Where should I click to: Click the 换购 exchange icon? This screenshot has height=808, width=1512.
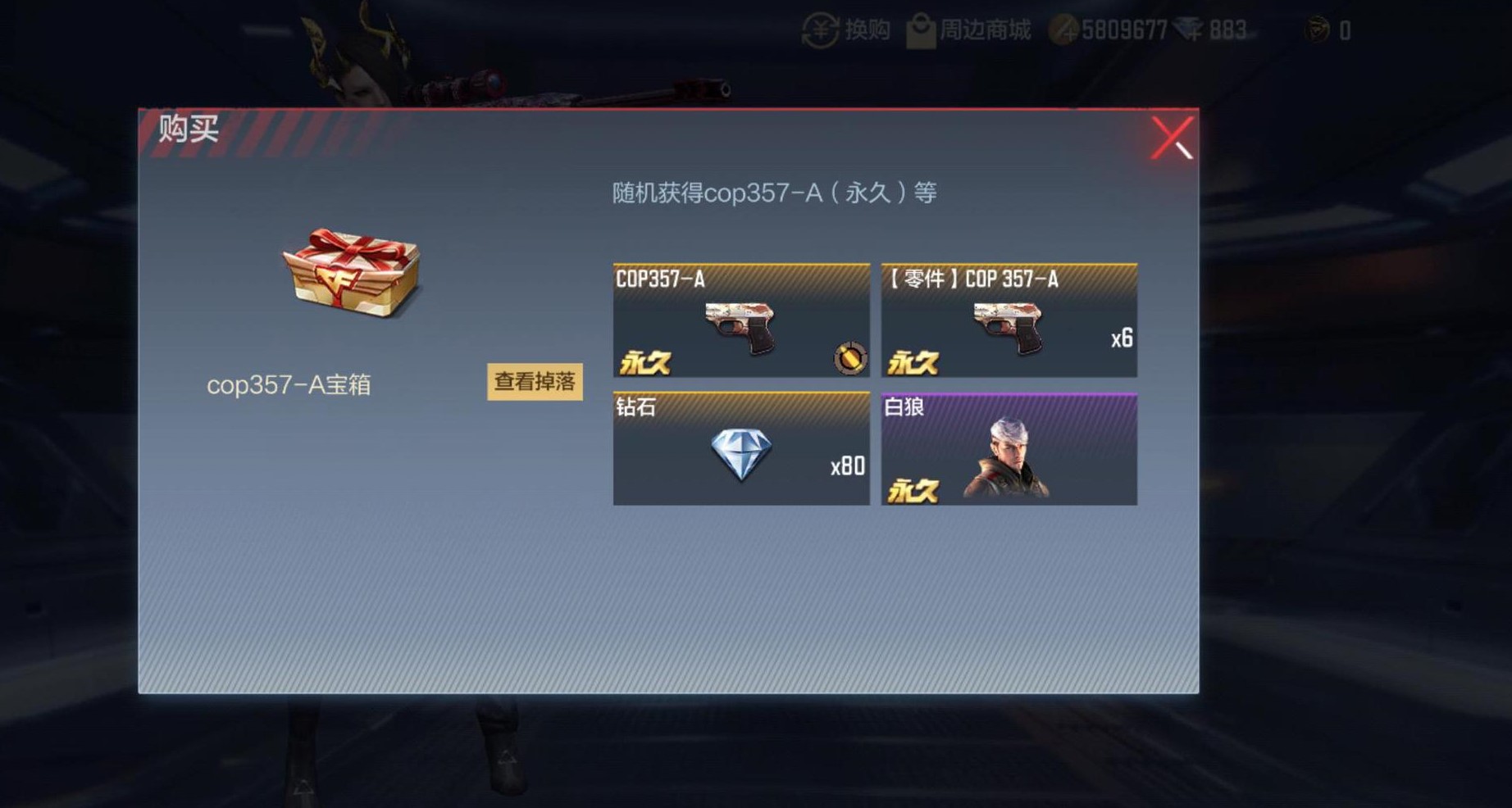[822, 29]
